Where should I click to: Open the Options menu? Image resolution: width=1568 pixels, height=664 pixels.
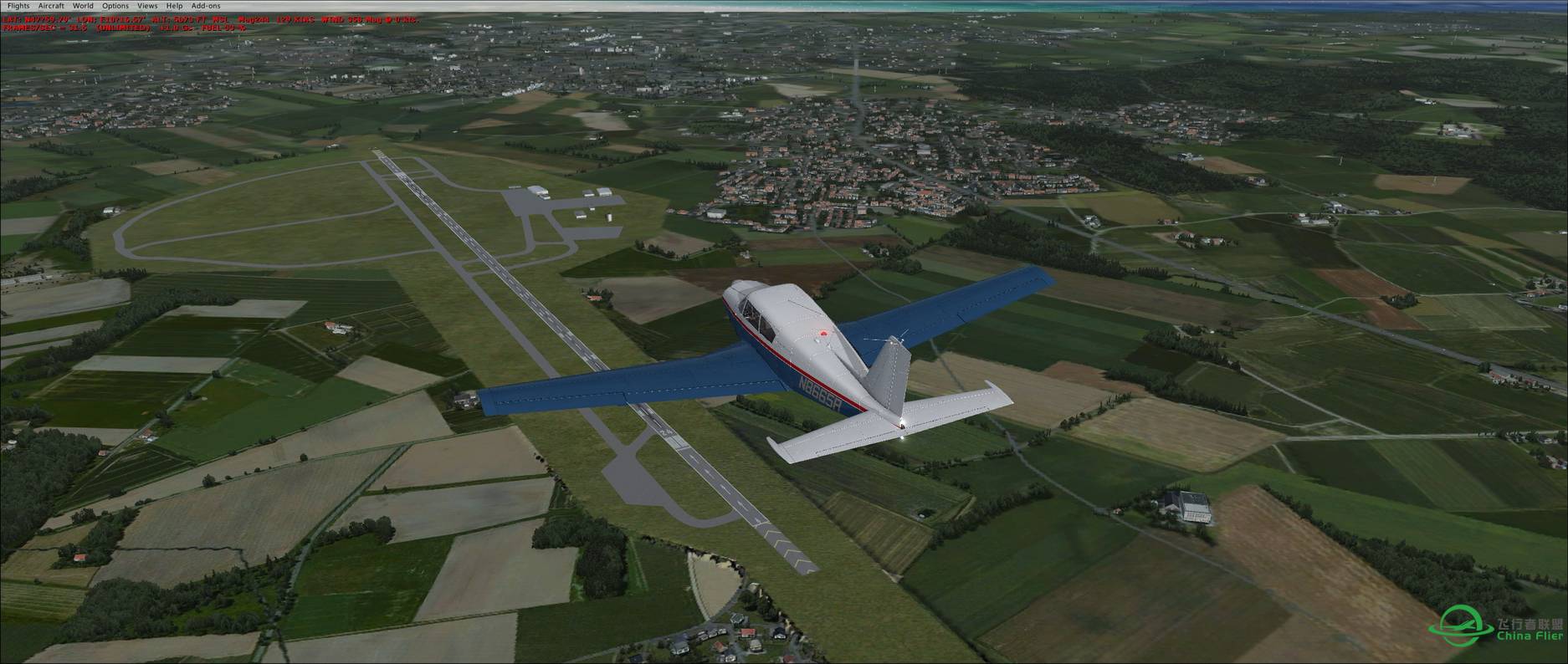(x=115, y=6)
